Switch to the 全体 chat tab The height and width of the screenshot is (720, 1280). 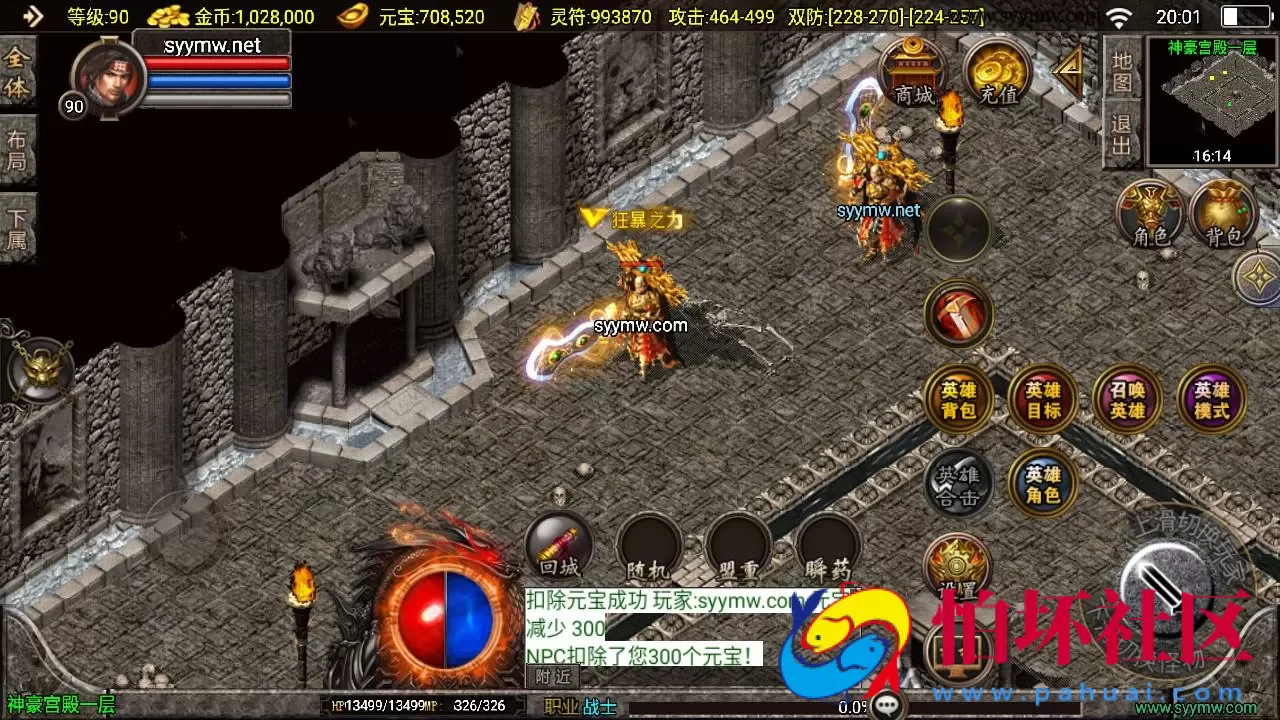coord(18,70)
